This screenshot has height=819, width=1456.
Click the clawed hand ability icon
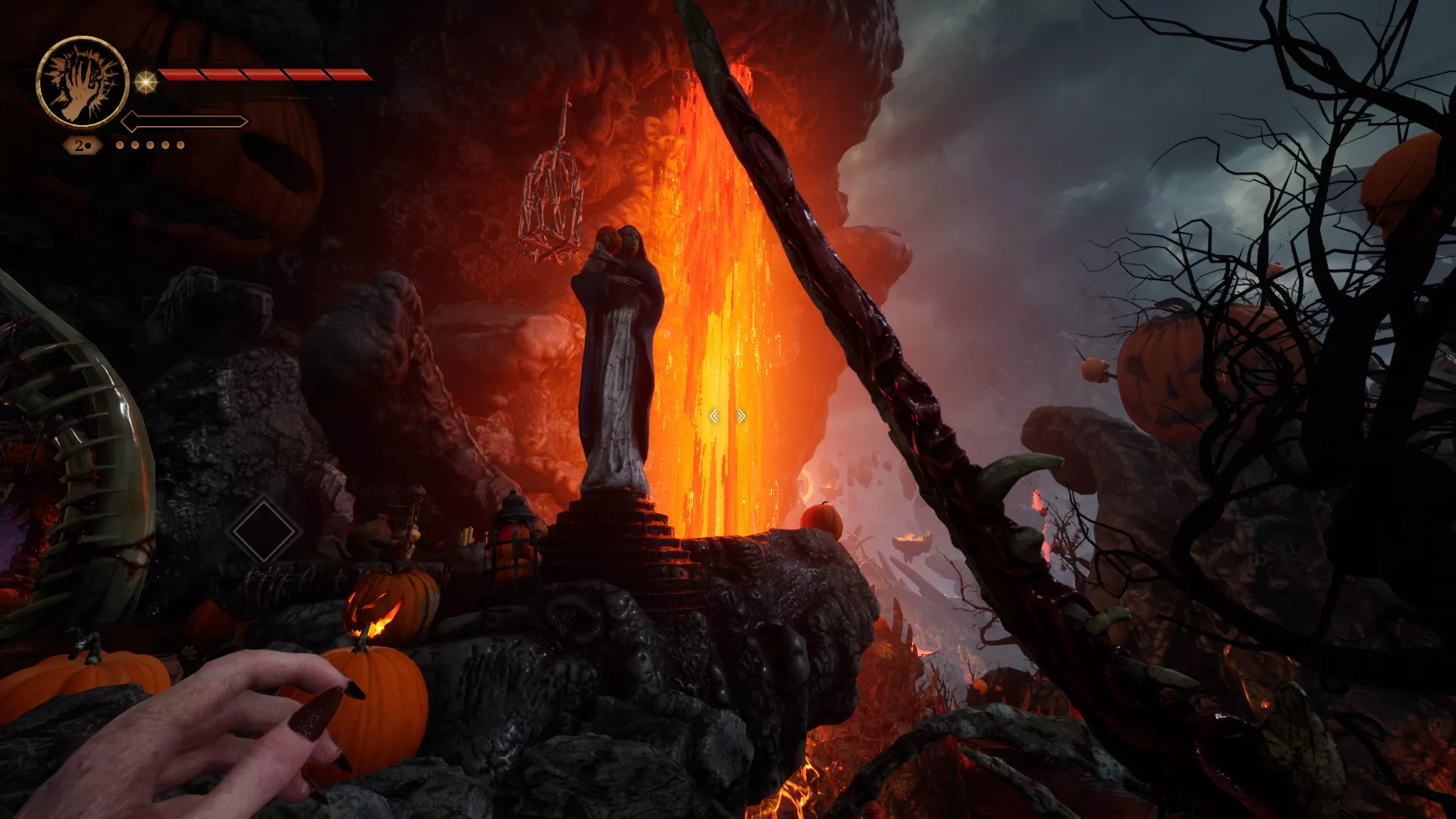82,82
